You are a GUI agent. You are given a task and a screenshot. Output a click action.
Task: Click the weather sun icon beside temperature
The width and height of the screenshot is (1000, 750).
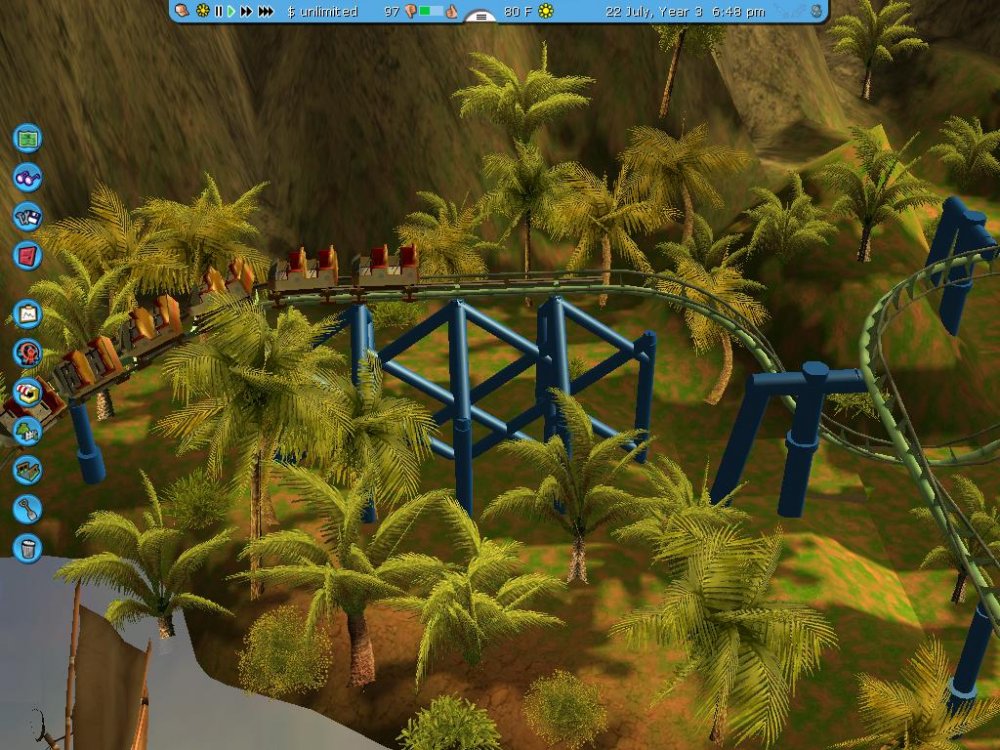[x=546, y=11]
